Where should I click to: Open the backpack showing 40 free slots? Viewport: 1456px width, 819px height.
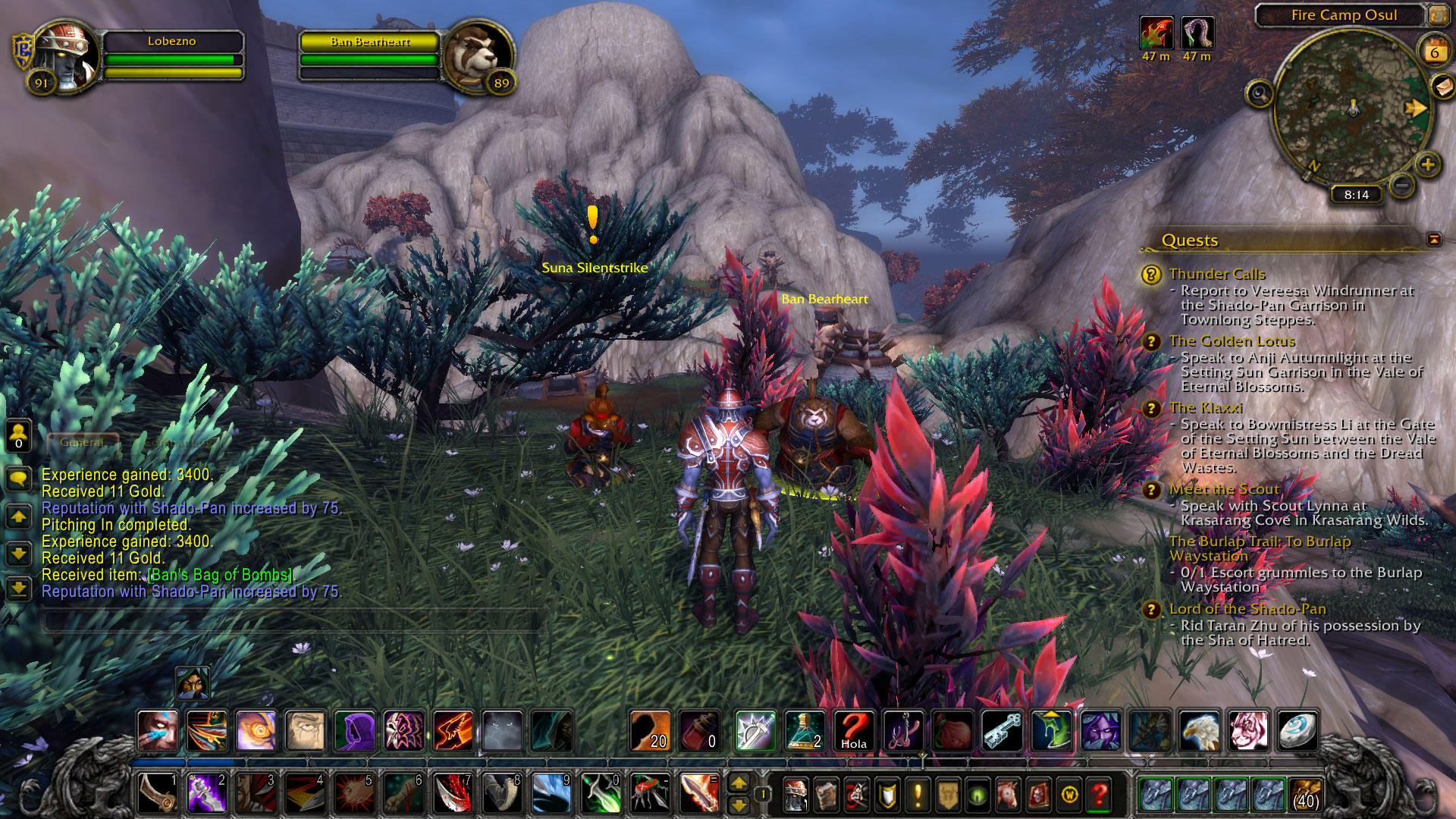pos(1305,794)
